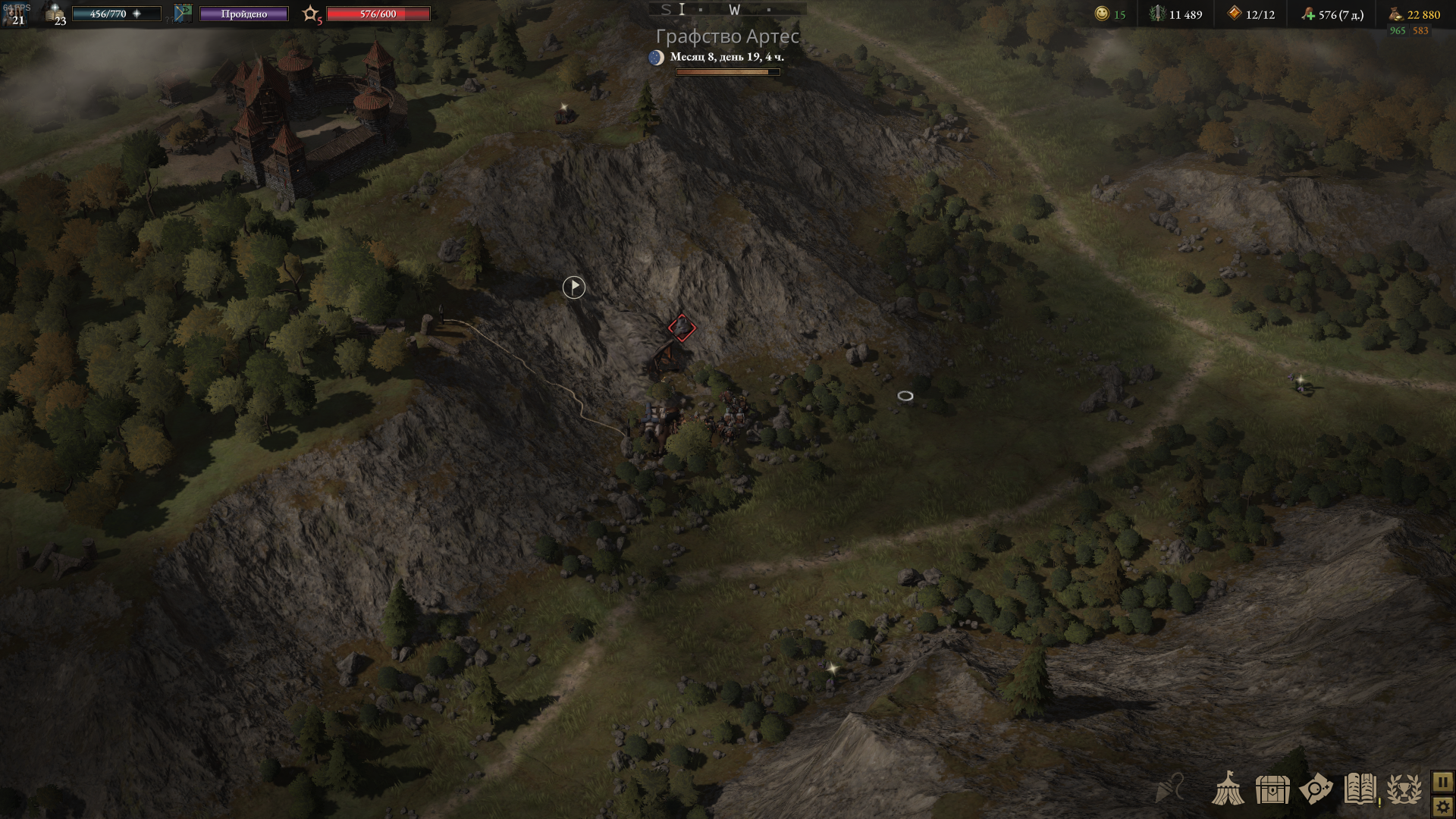Select the shepherd's crook herding tool
This screenshot has height=819, width=1456.
click(x=1166, y=789)
